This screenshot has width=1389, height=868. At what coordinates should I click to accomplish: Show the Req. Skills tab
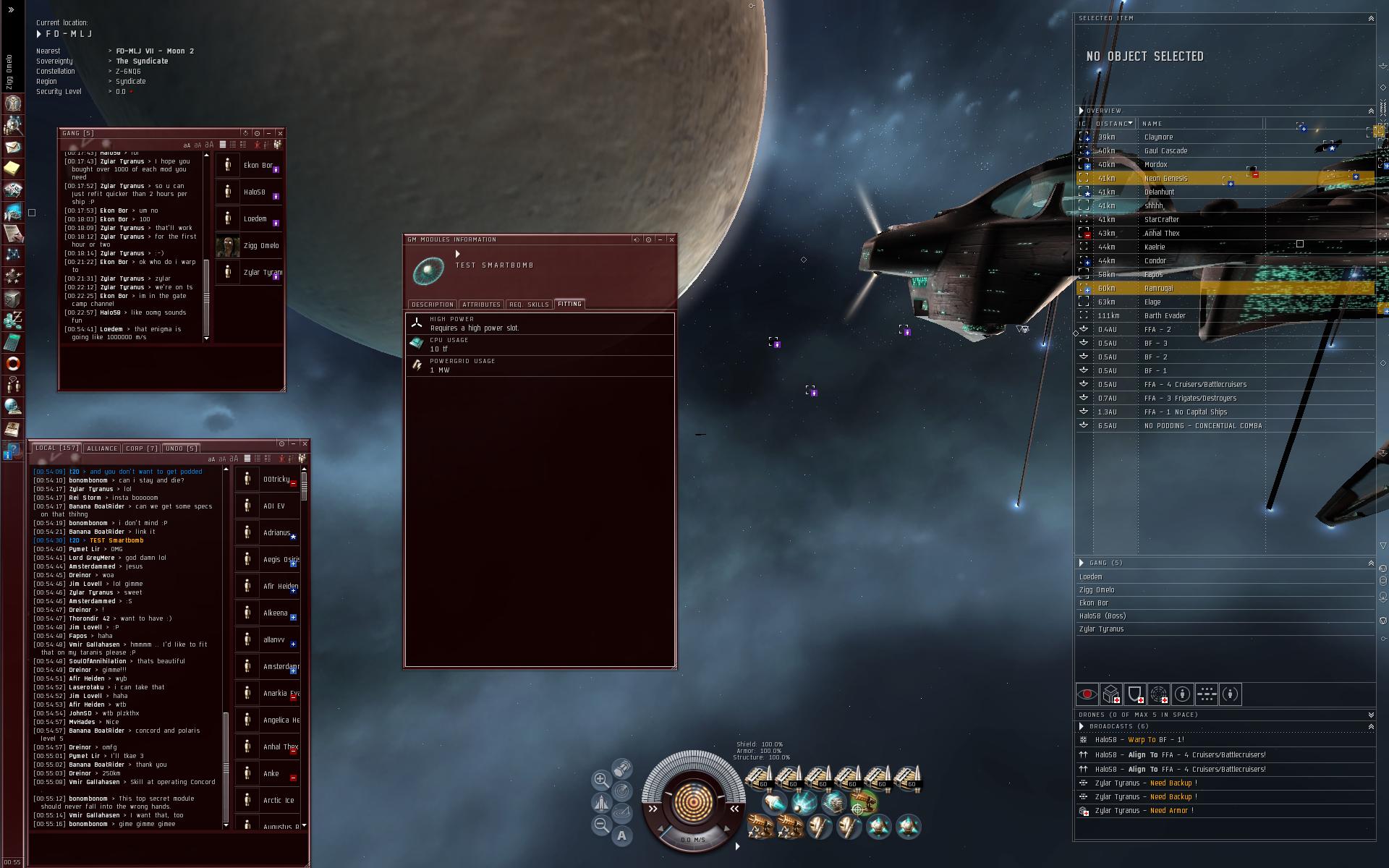529,305
